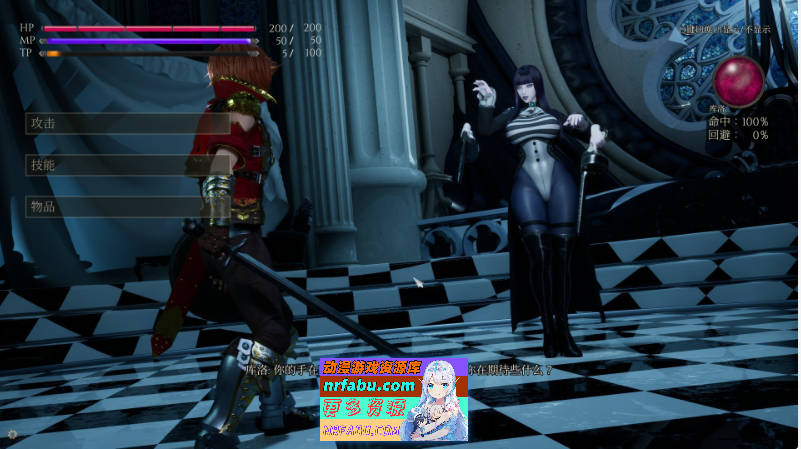Click the red orb enemy indicator
The height and width of the screenshot is (449, 801).
(738, 78)
